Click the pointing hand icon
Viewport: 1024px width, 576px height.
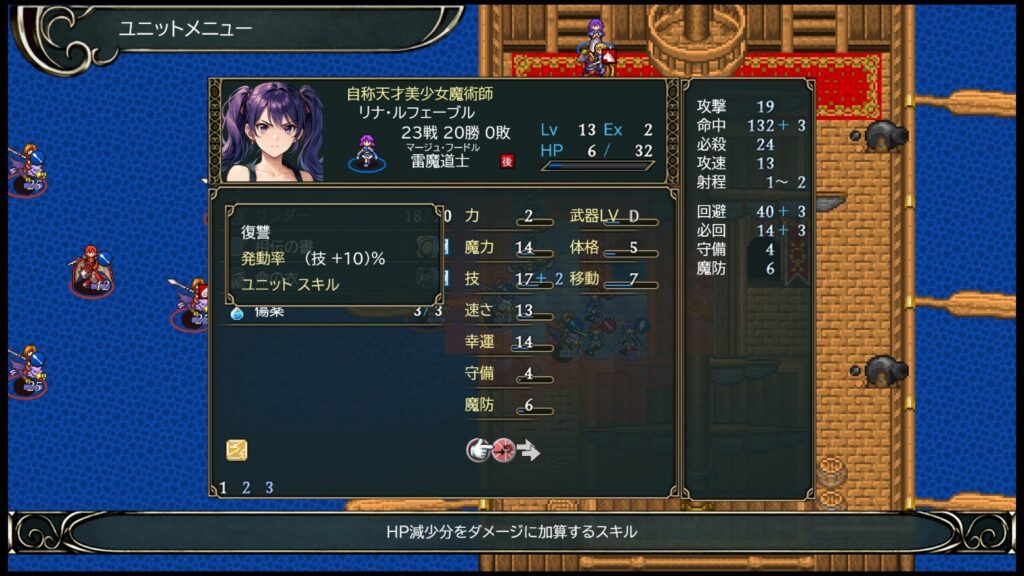479,450
